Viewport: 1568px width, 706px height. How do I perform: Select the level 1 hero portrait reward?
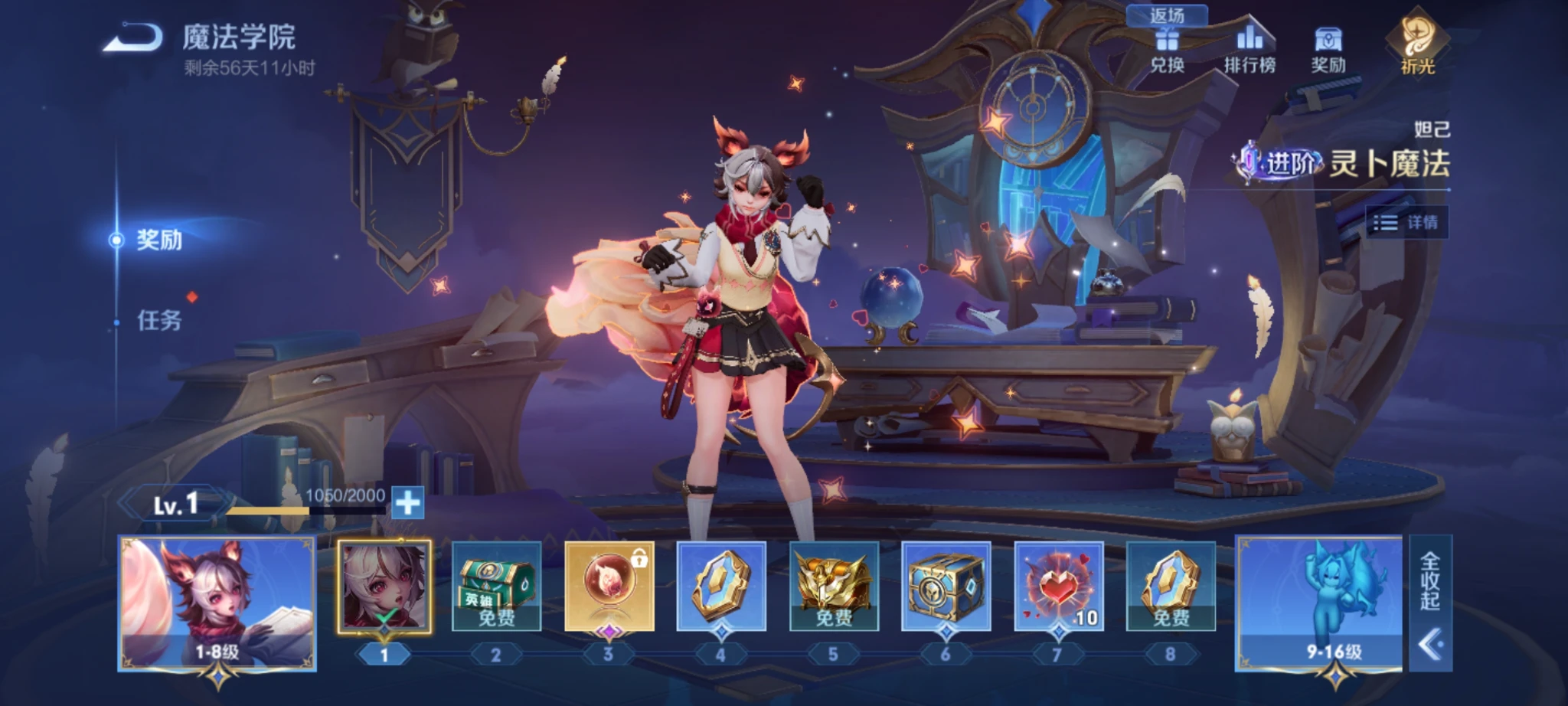pyautogui.click(x=384, y=587)
